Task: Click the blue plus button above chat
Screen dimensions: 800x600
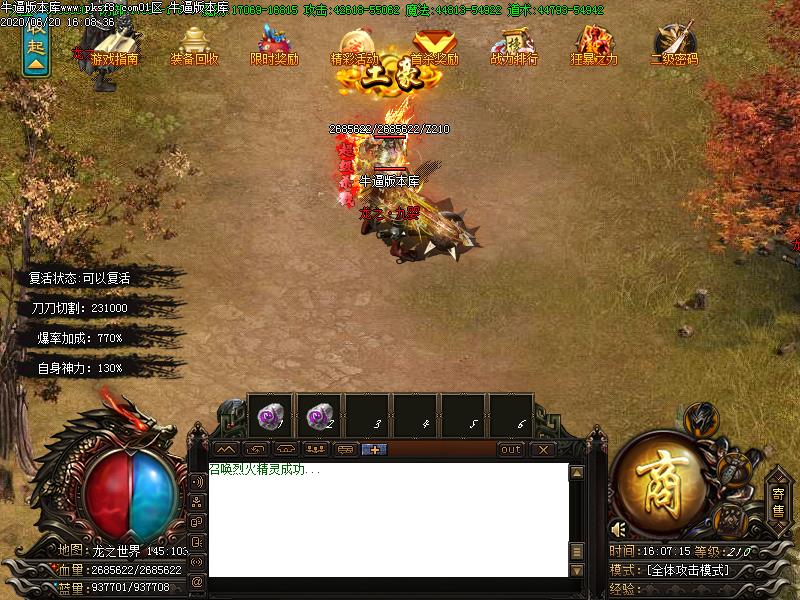Action: coord(375,450)
